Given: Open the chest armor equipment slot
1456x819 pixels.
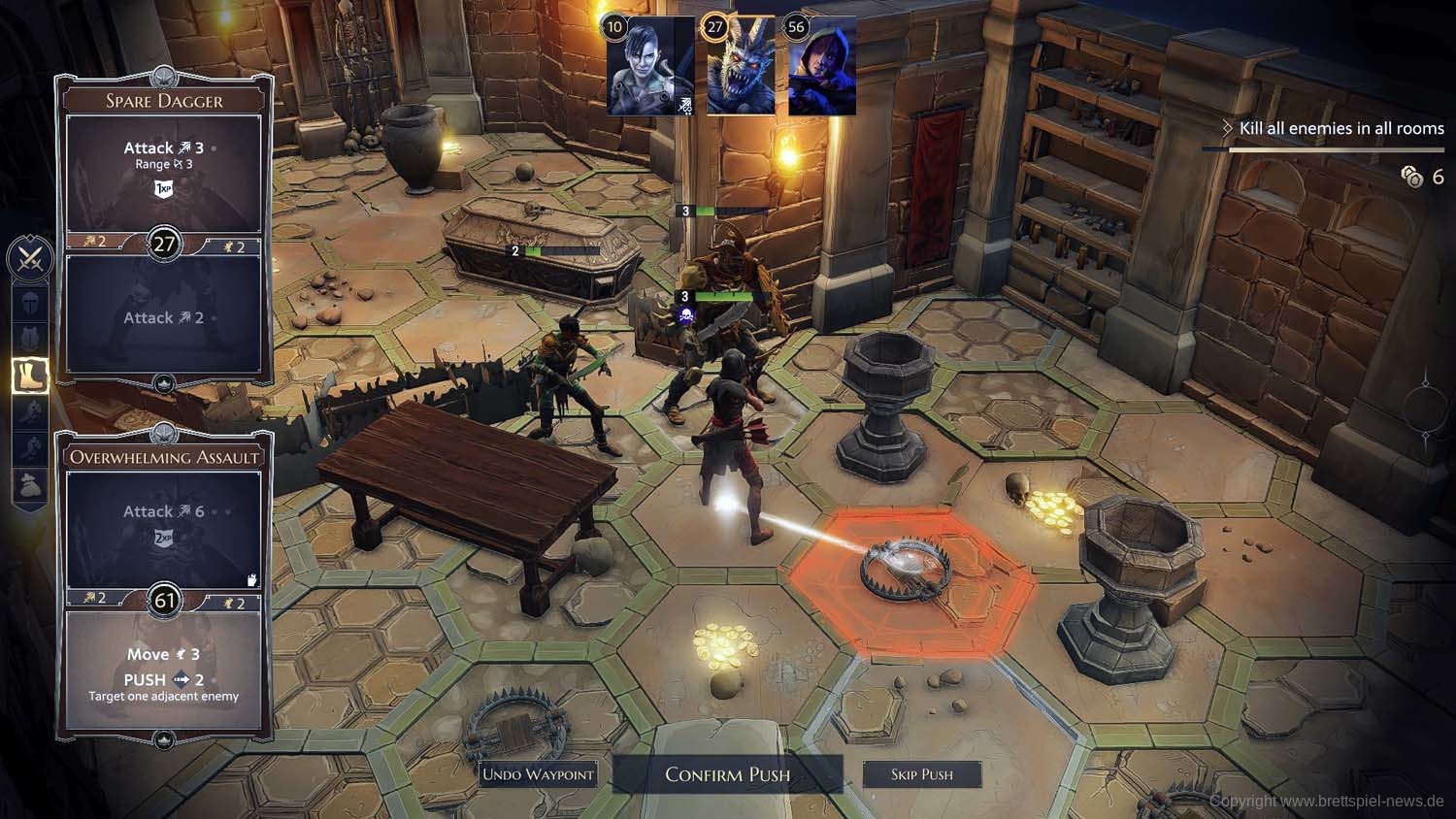Looking at the screenshot, I should click(29, 339).
